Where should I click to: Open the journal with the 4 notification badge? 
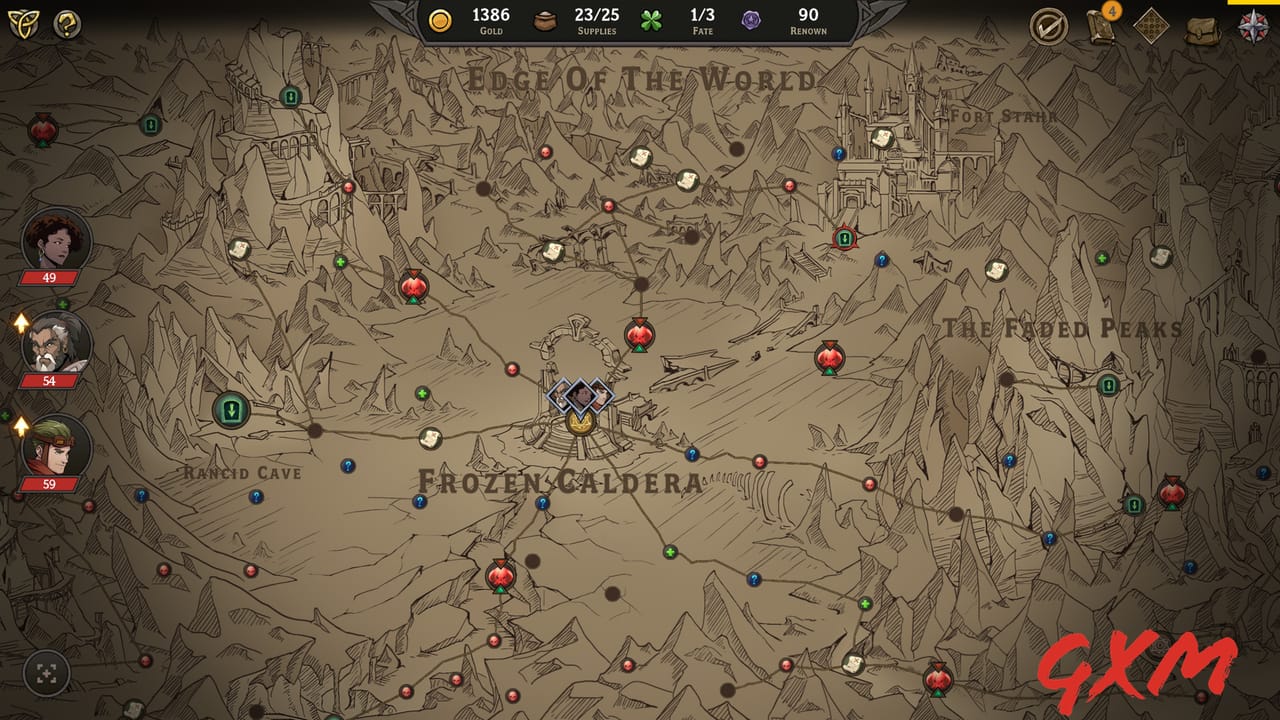pyautogui.click(x=1098, y=27)
